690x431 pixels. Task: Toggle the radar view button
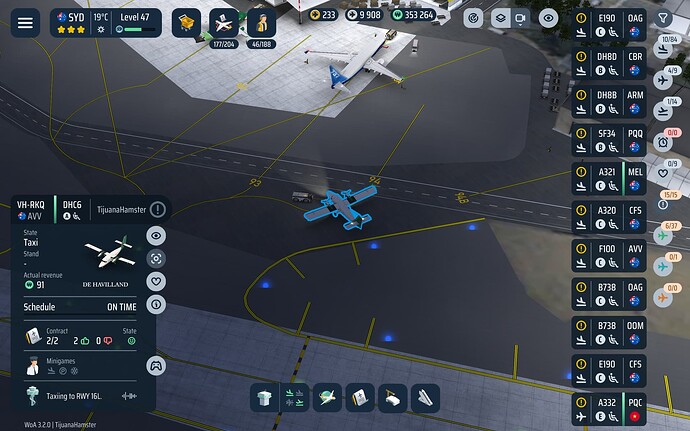pos(473,18)
